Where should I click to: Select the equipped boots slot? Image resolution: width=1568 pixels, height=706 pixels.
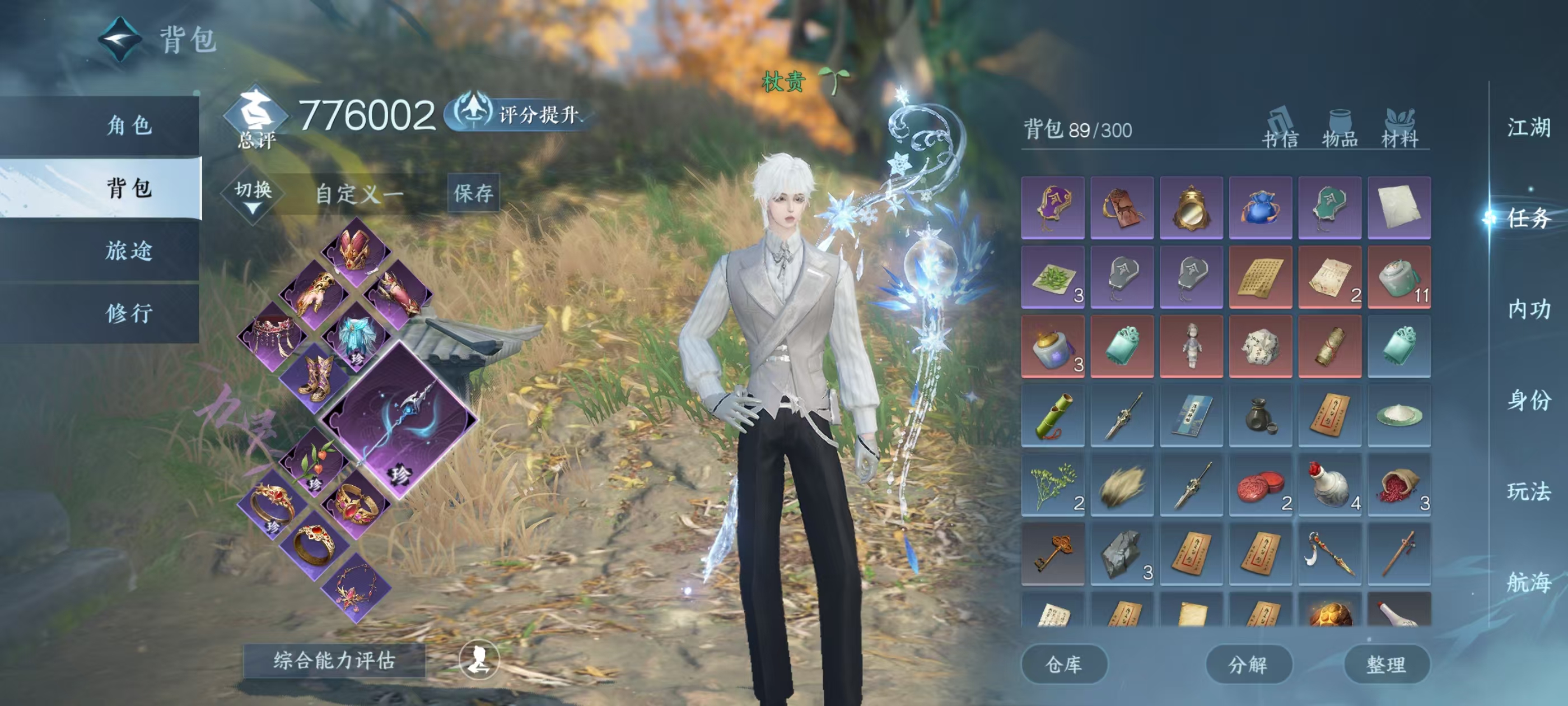pos(315,378)
